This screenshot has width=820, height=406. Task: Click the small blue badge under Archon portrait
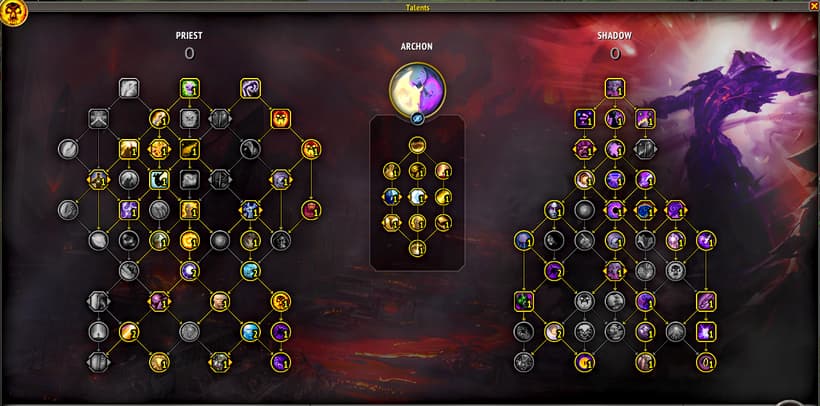click(417, 120)
